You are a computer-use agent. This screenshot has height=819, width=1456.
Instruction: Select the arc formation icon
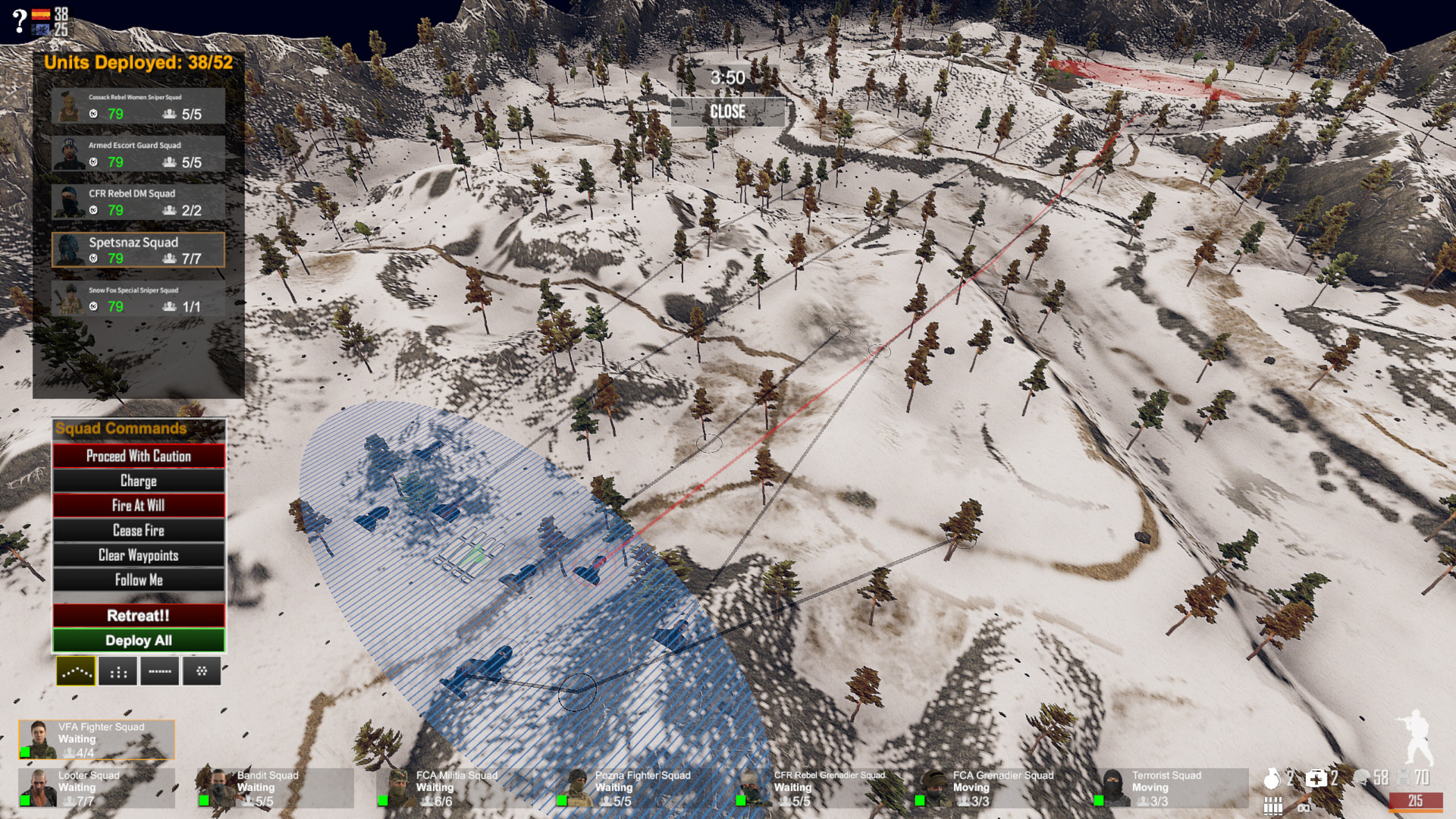point(76,671)
